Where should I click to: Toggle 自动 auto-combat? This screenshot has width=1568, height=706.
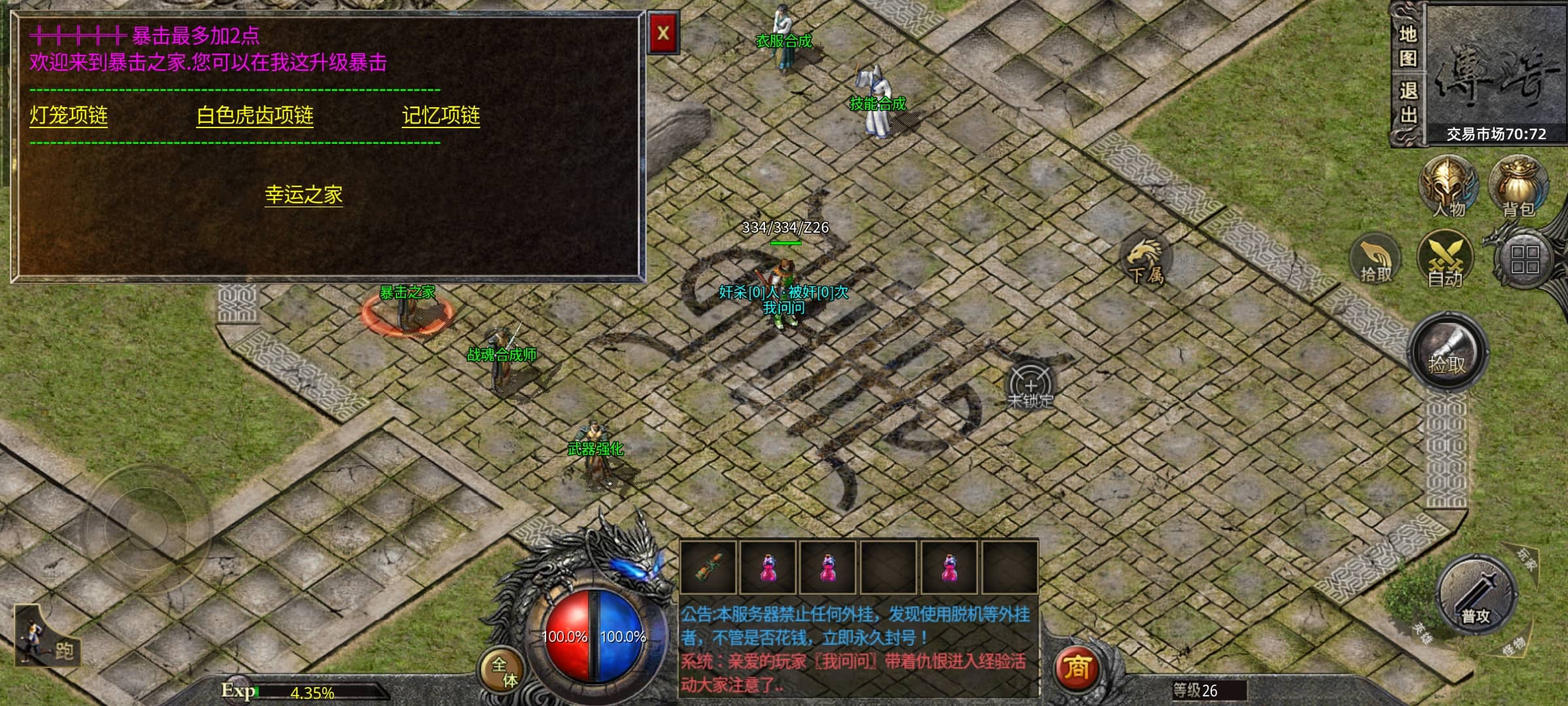pyautogui.click(x=1445, y=260)
